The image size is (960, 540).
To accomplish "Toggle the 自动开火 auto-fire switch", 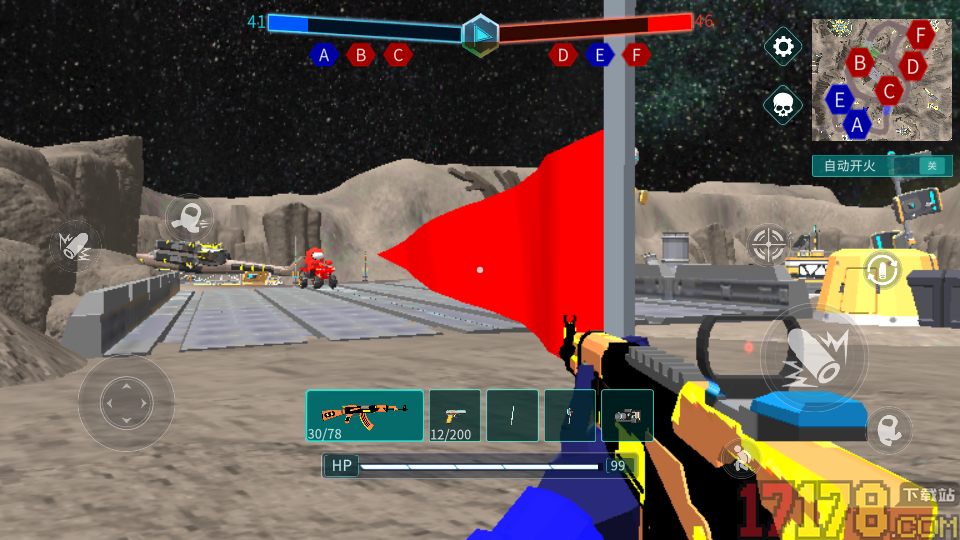I will 931,166.
